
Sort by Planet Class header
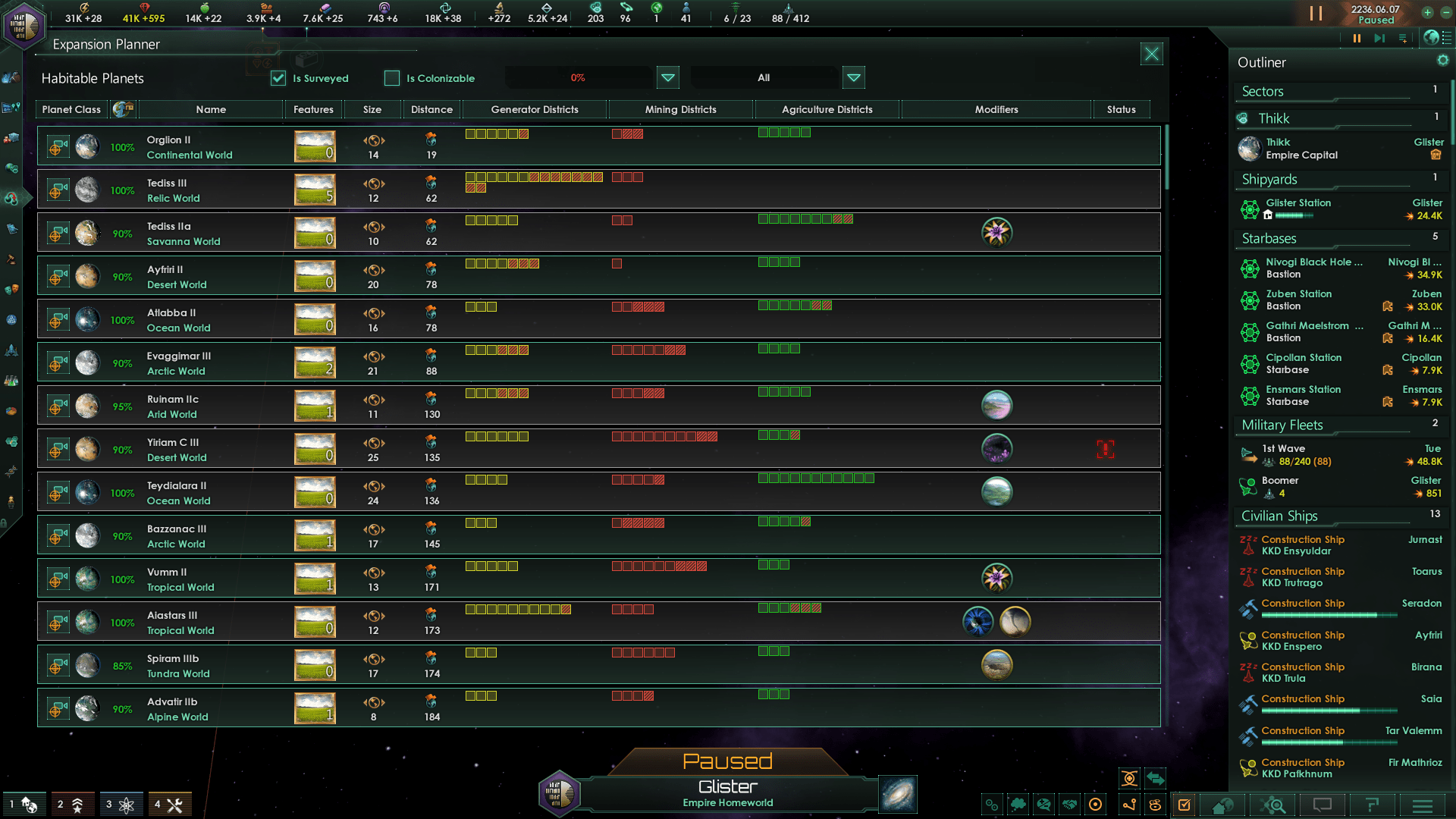click(71, 109)
